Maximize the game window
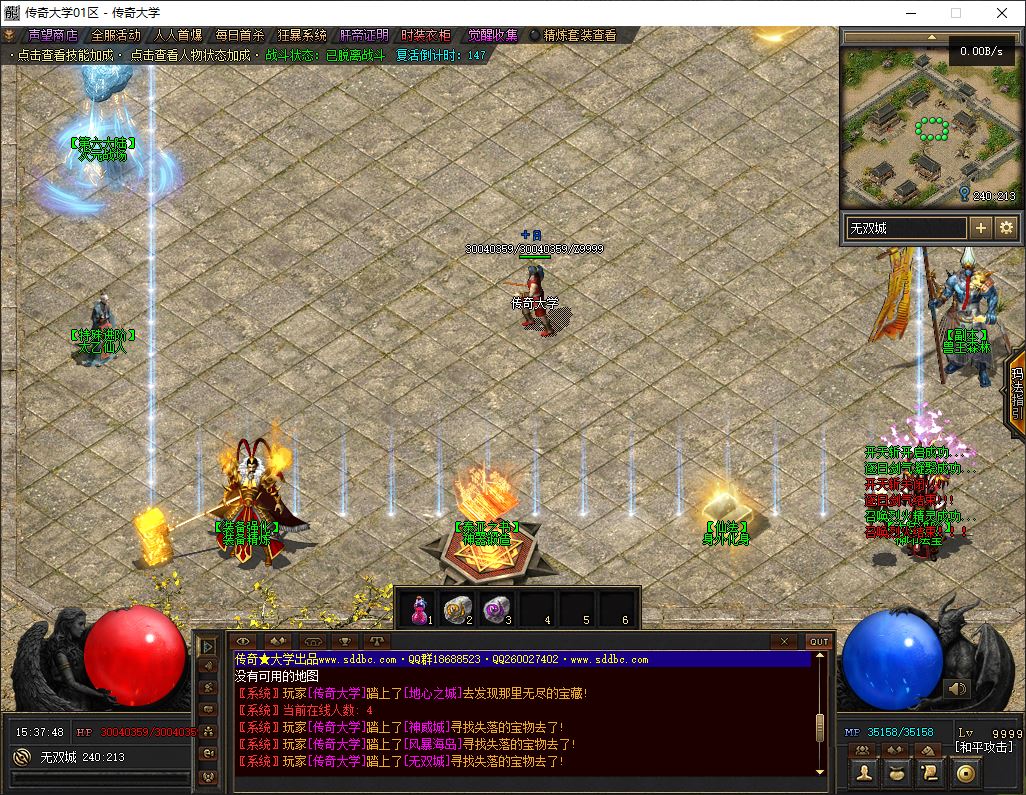 click(955, 13)
